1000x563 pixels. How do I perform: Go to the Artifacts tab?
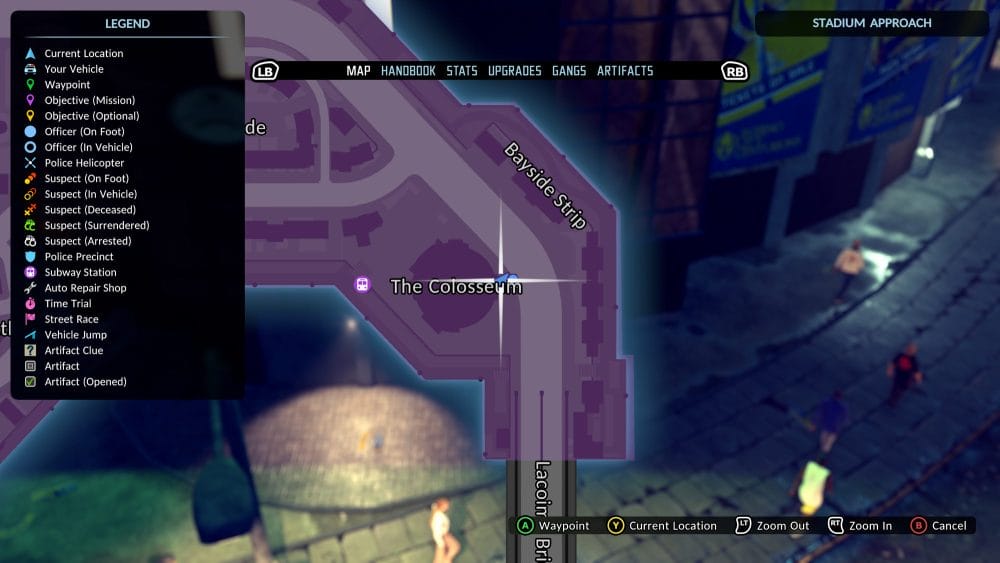625,71
